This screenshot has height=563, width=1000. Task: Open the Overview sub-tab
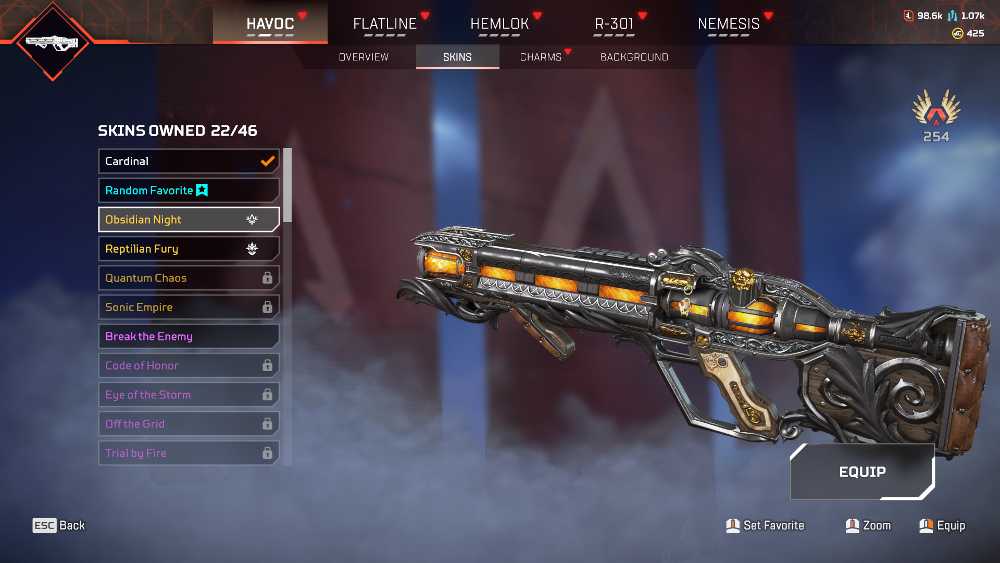[x=363, y=57]
